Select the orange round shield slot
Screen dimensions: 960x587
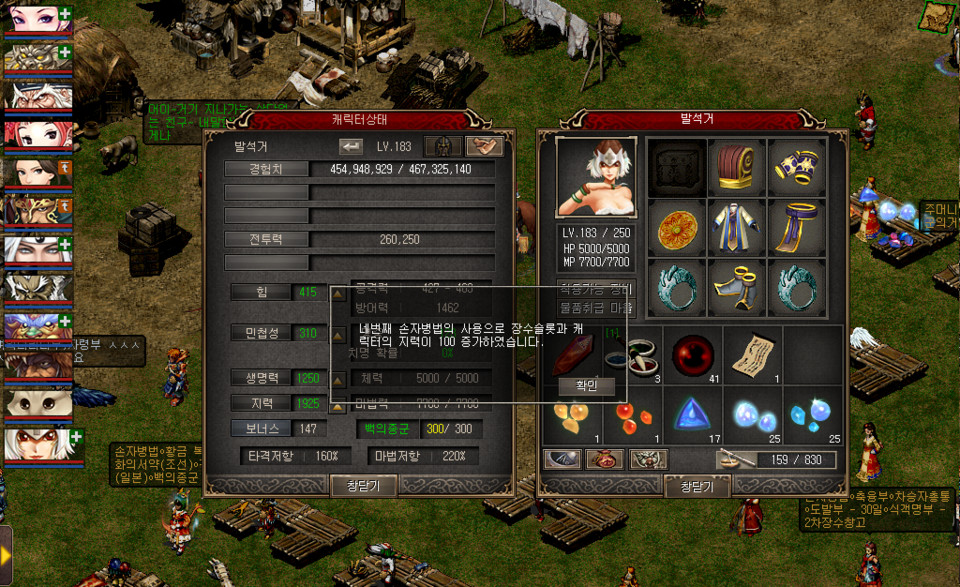coord(677,228)
